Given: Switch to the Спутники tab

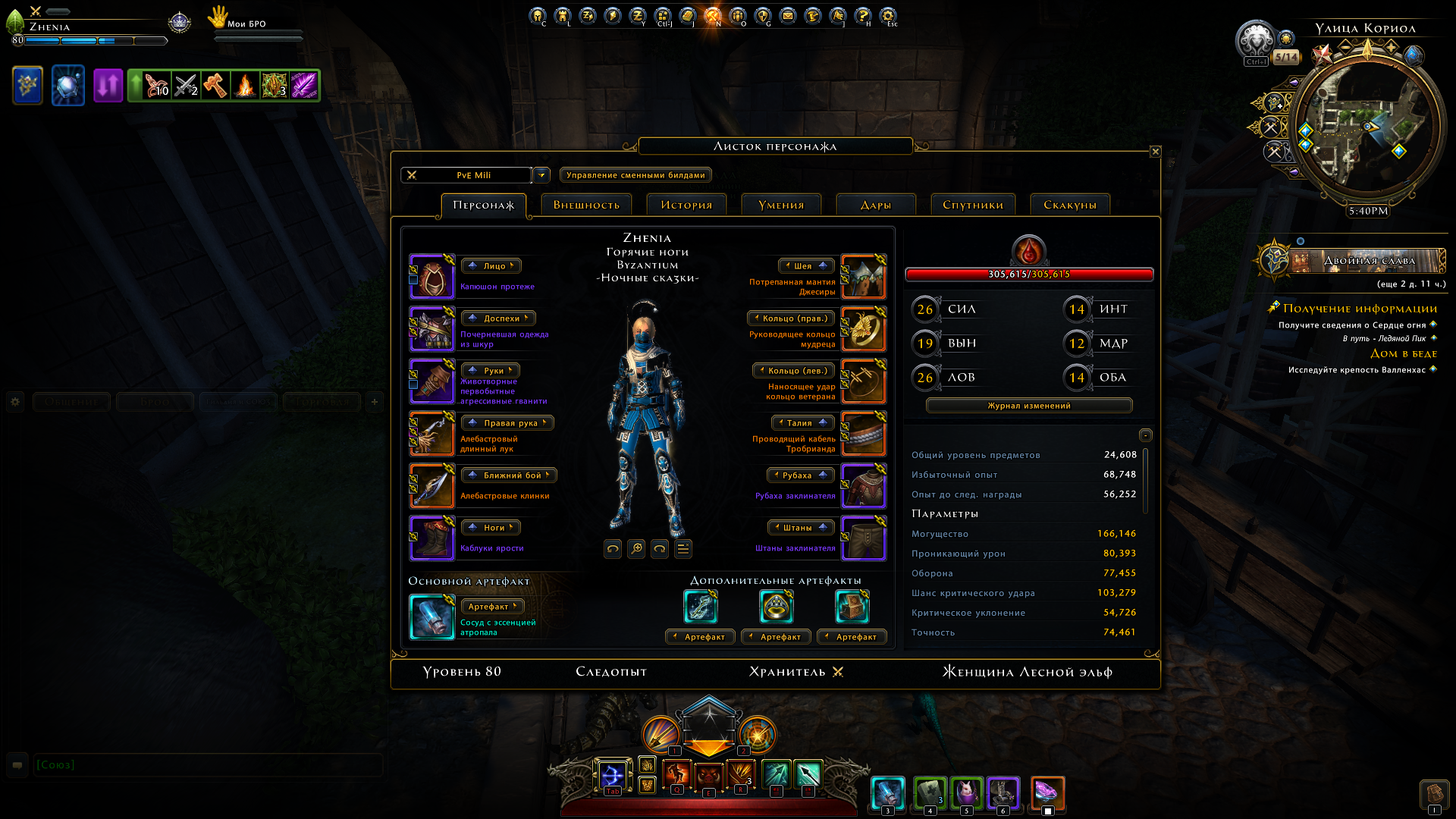Looking at the screenshot, I should (973, 205).
